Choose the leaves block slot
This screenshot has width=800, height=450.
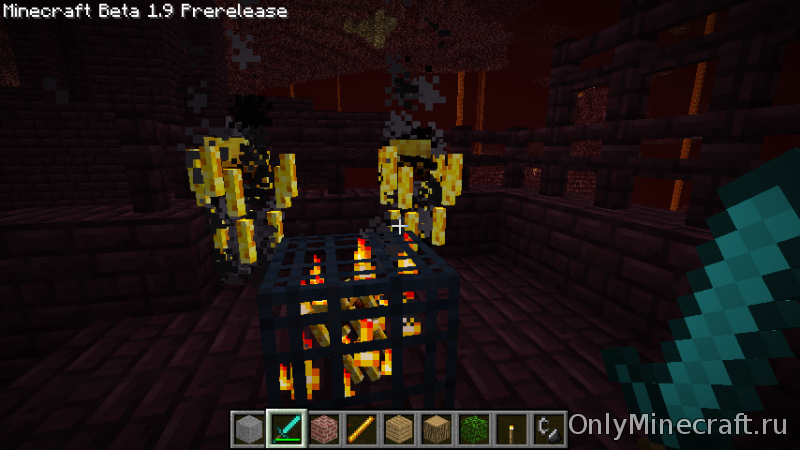[473, 428]
